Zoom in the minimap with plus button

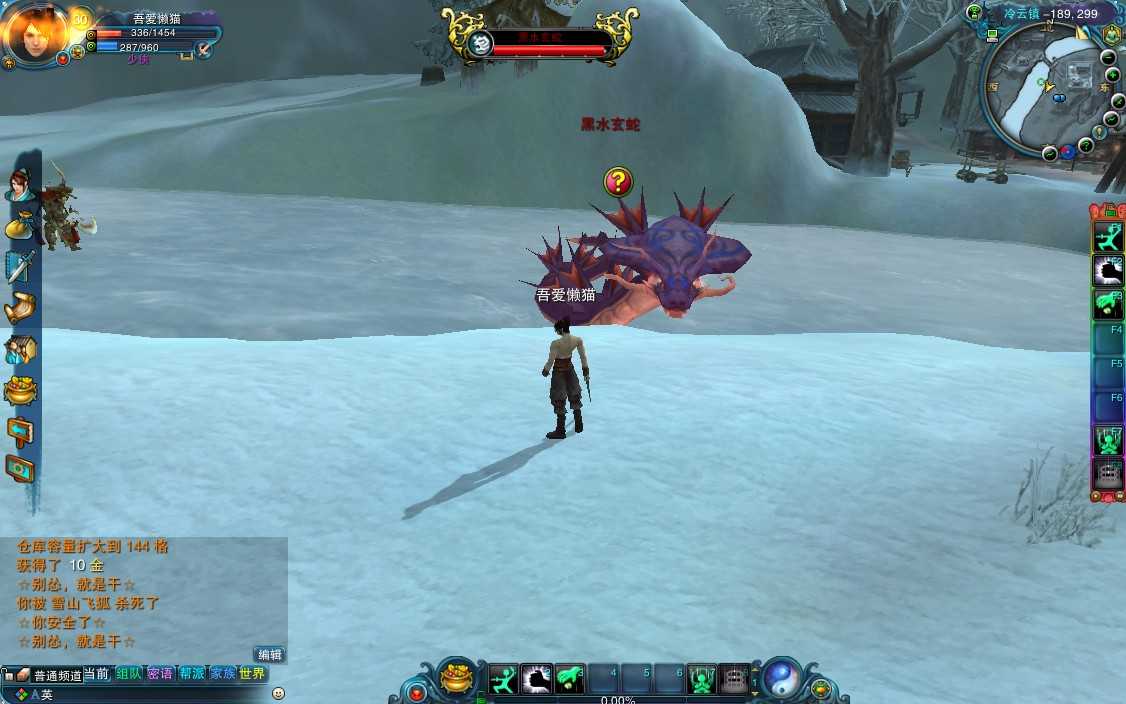point(1113,75)
